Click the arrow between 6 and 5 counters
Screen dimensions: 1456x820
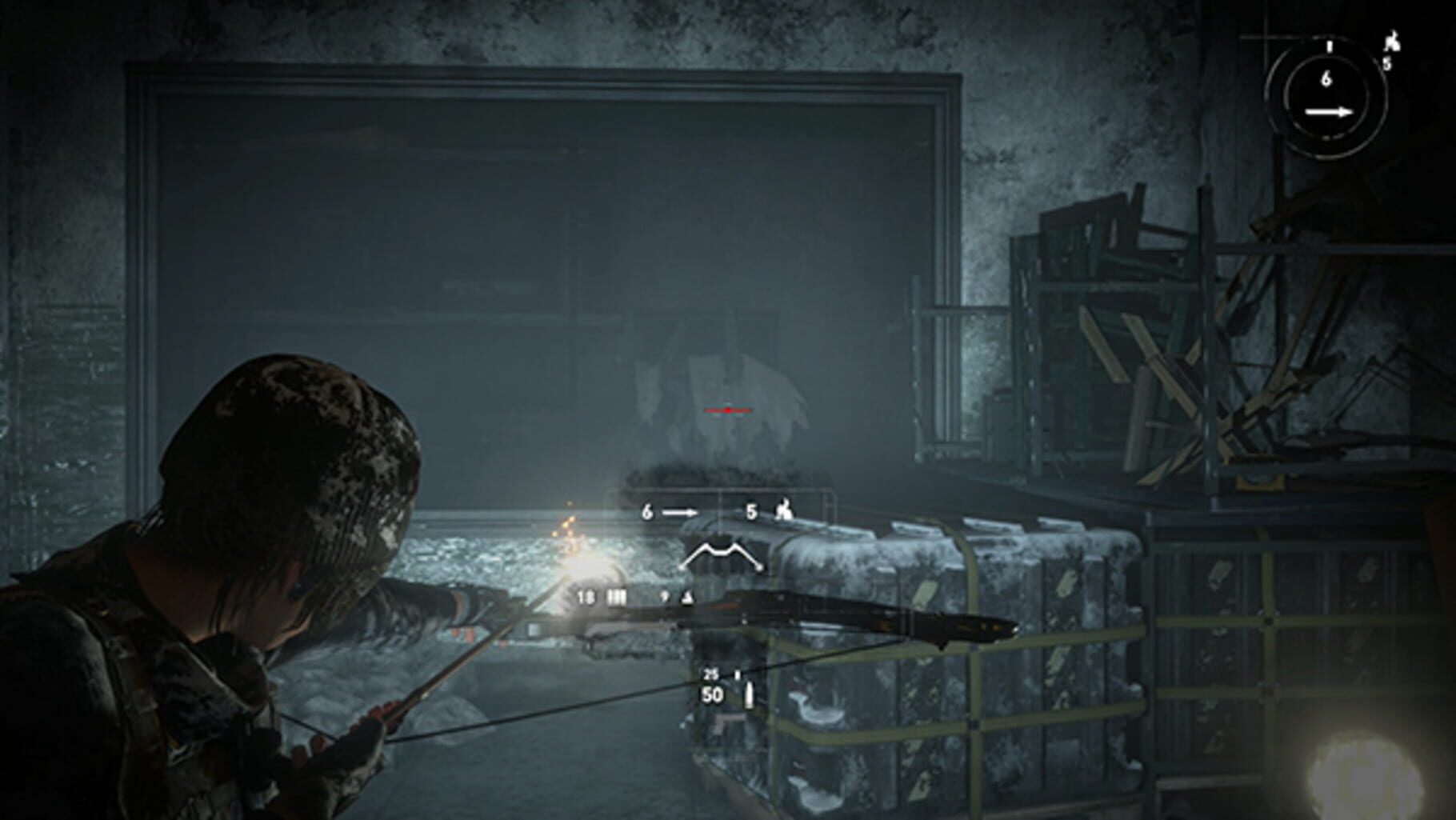pos(680,512)
